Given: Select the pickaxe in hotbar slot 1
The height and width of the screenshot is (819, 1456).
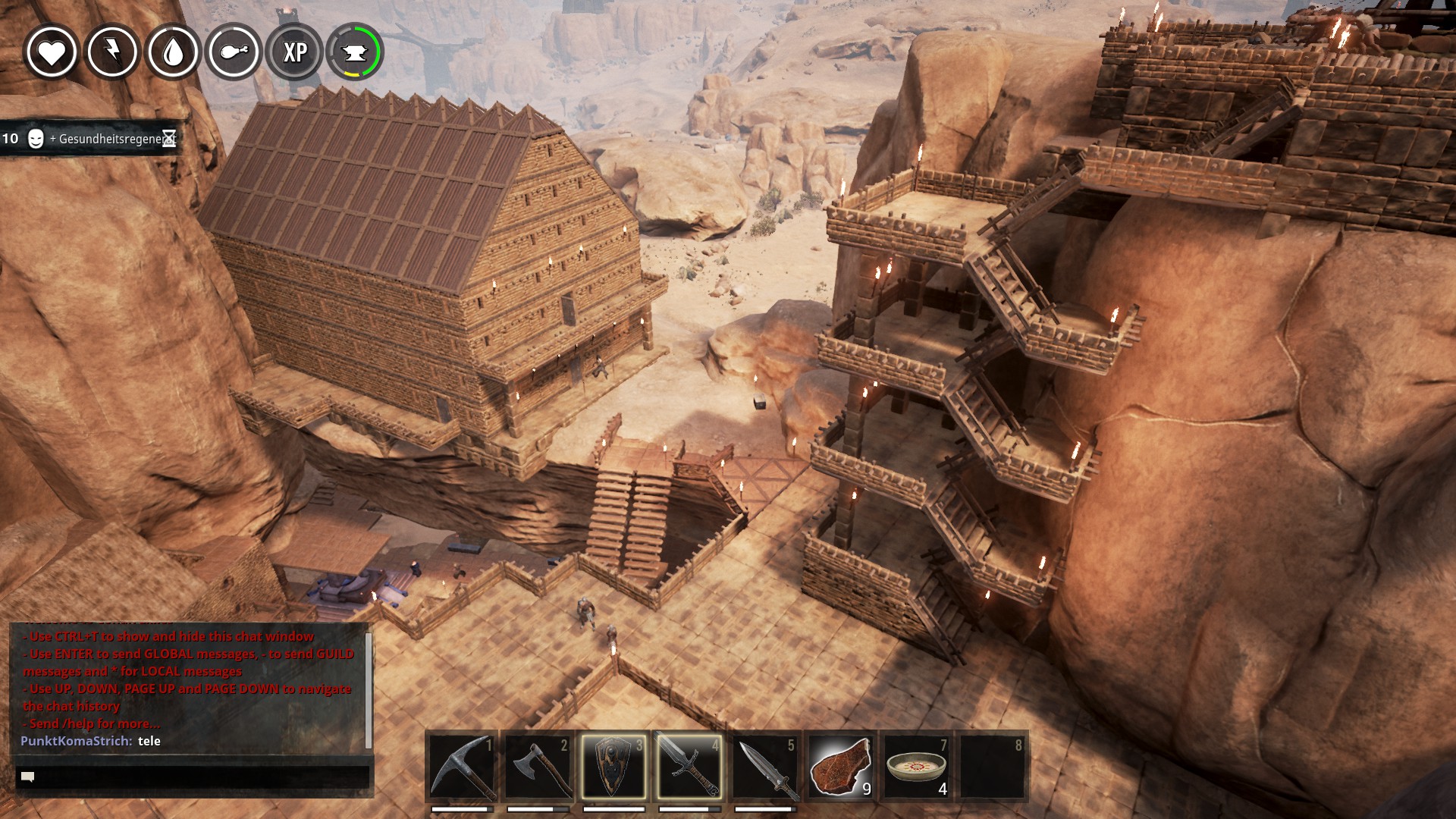Looking at the screenshot, I should (462, 767).
